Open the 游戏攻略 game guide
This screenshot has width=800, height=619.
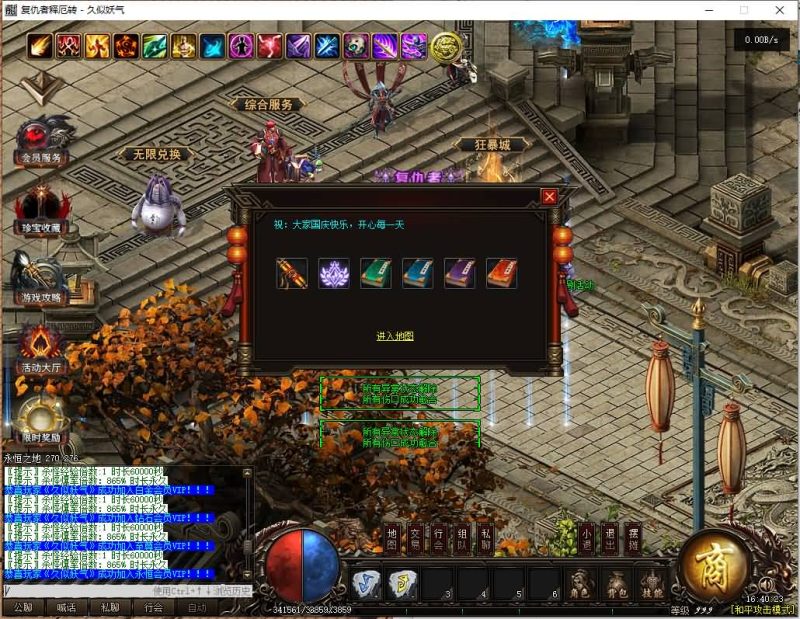(x=41, y=278)
